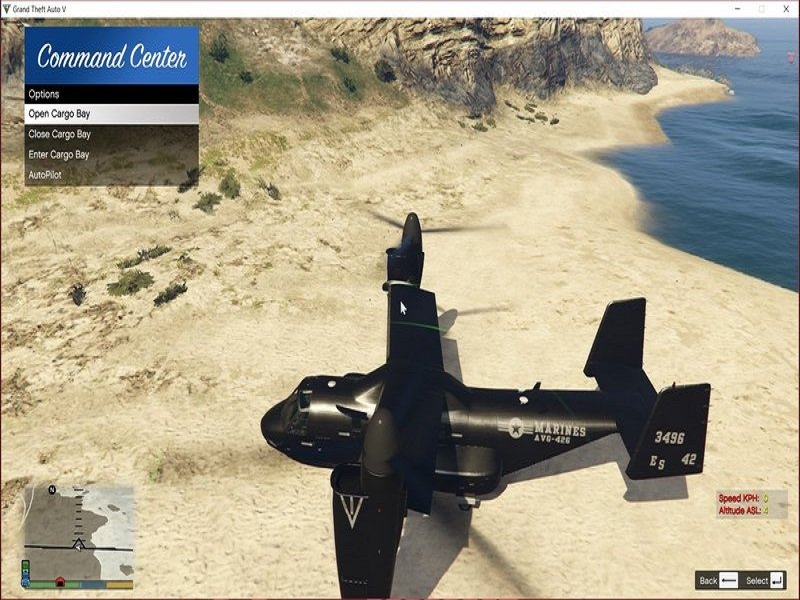Choose the Close Cargo Bay option

111,134
